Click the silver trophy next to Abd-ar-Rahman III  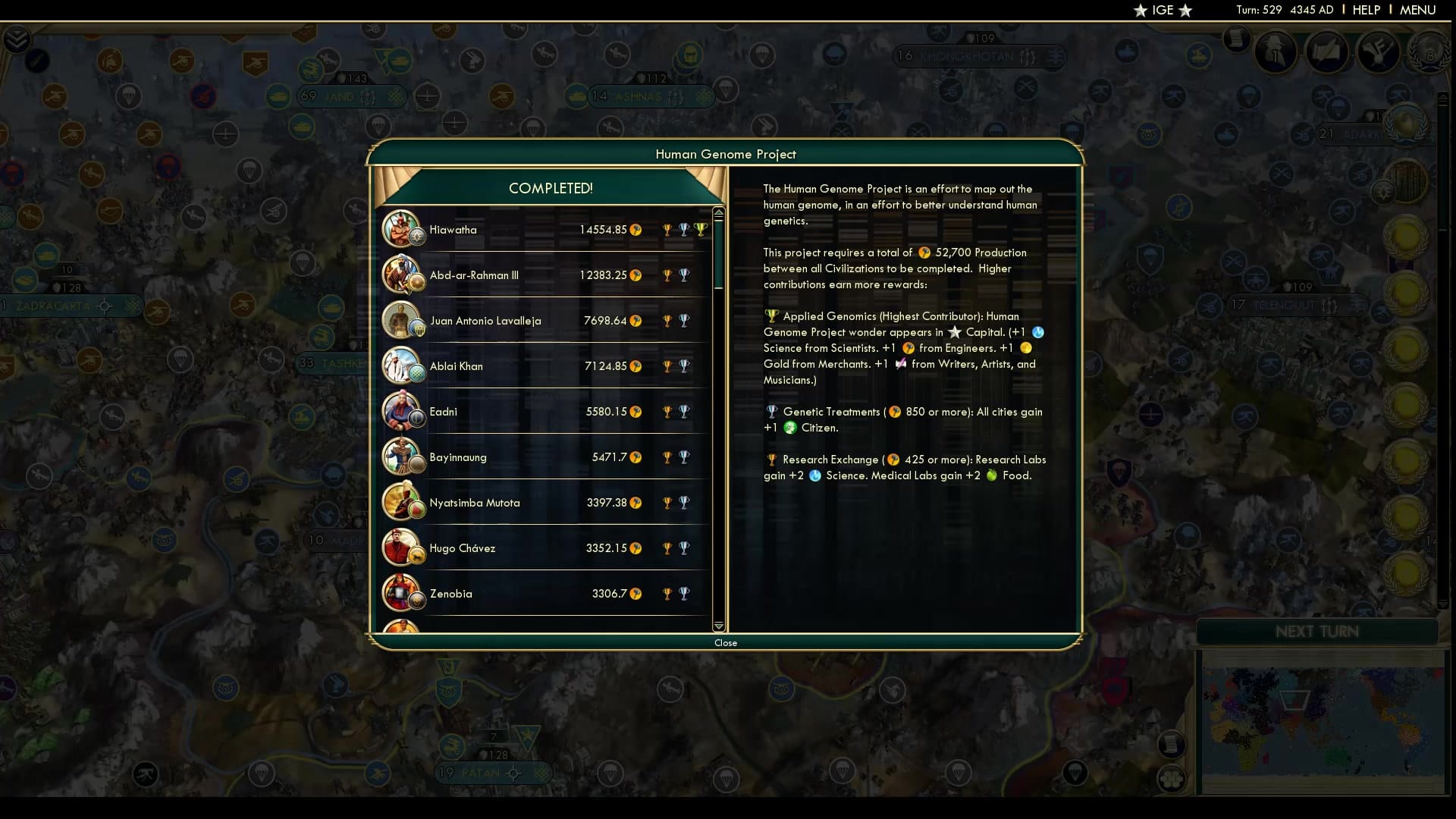(685, 275)
